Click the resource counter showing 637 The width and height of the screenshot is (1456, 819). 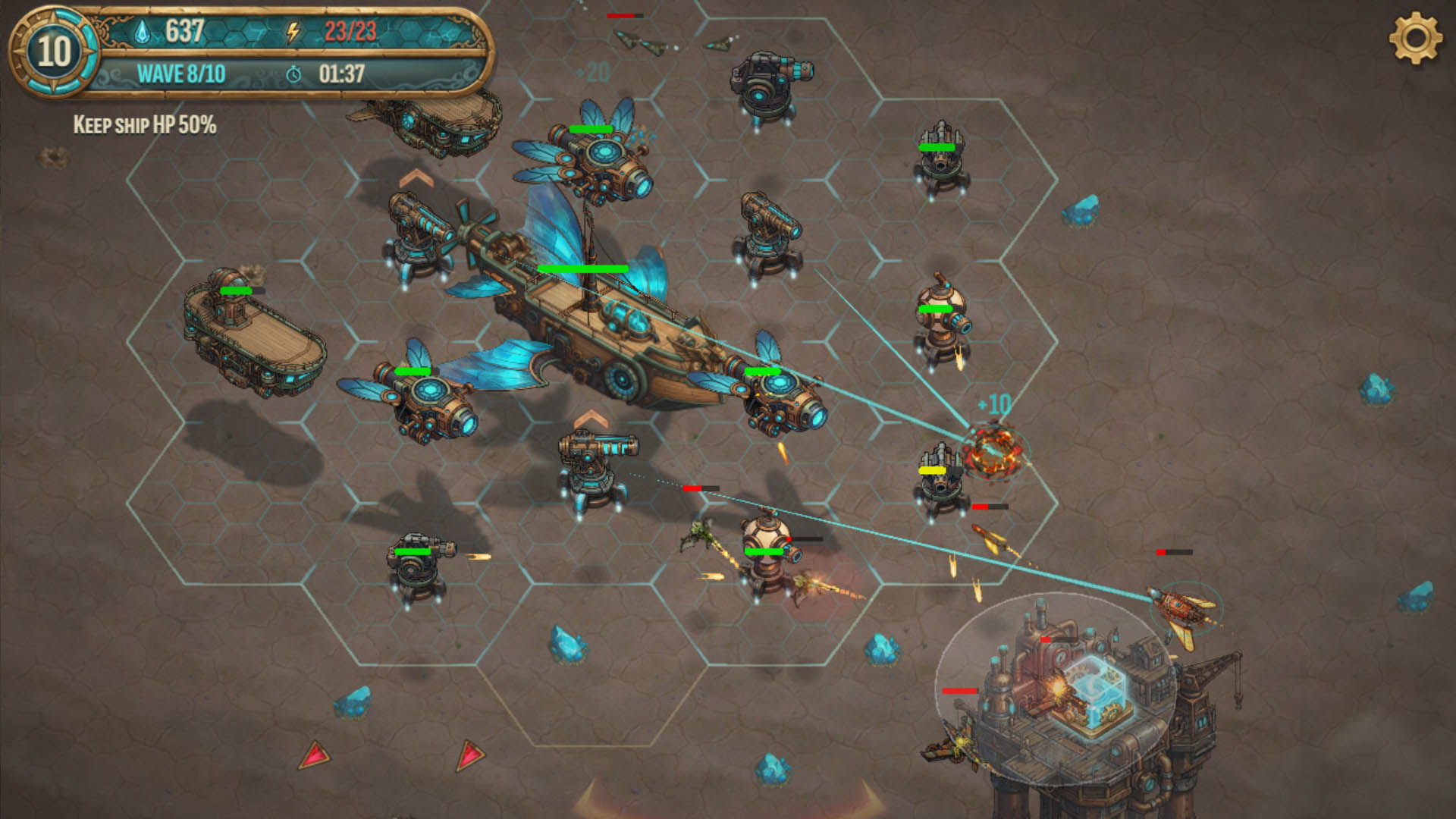[184, 31]
